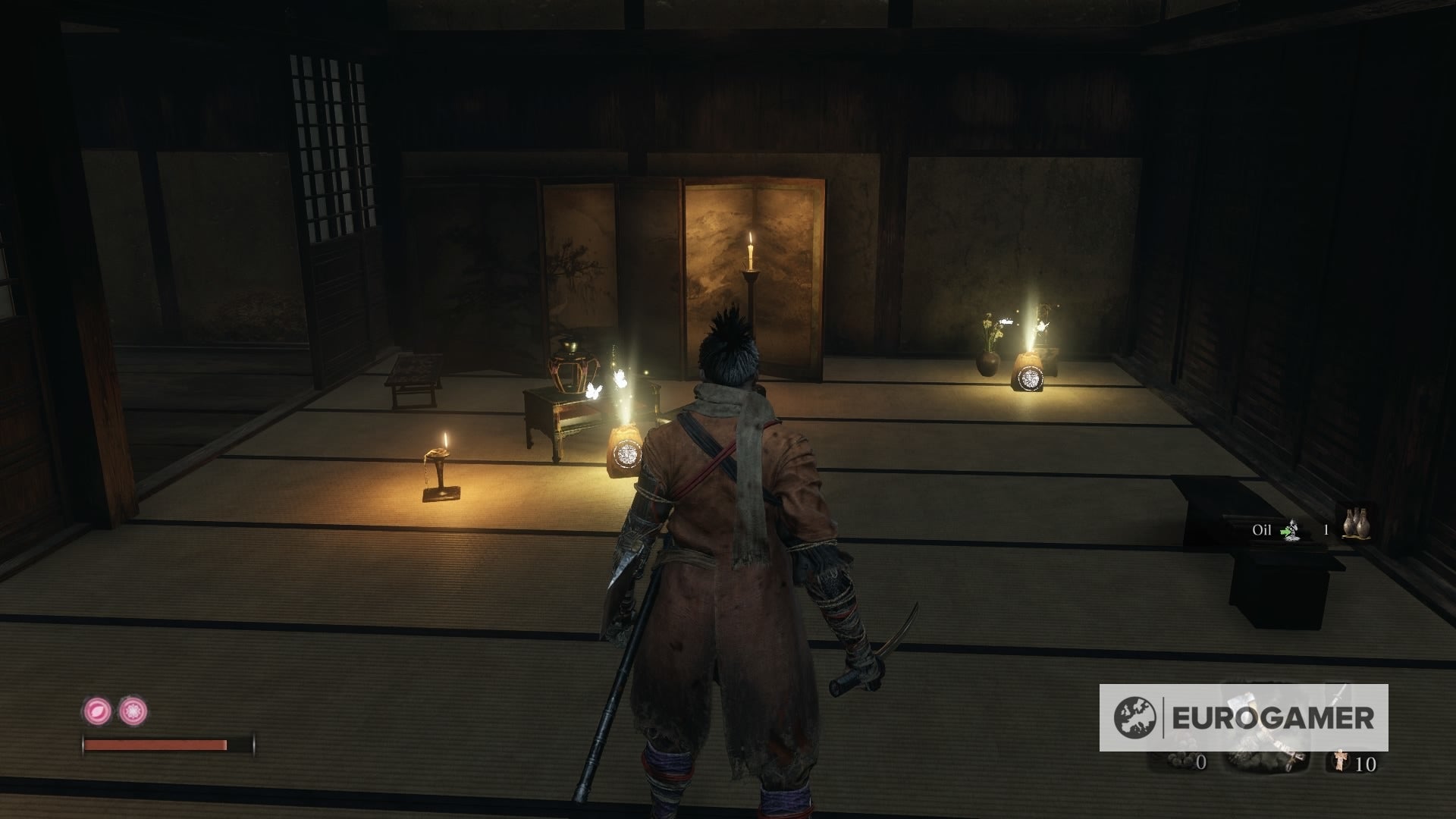Click the sen counter showing 0
The height and width of the screenshot is (819, 1456).
(1201, 762)
